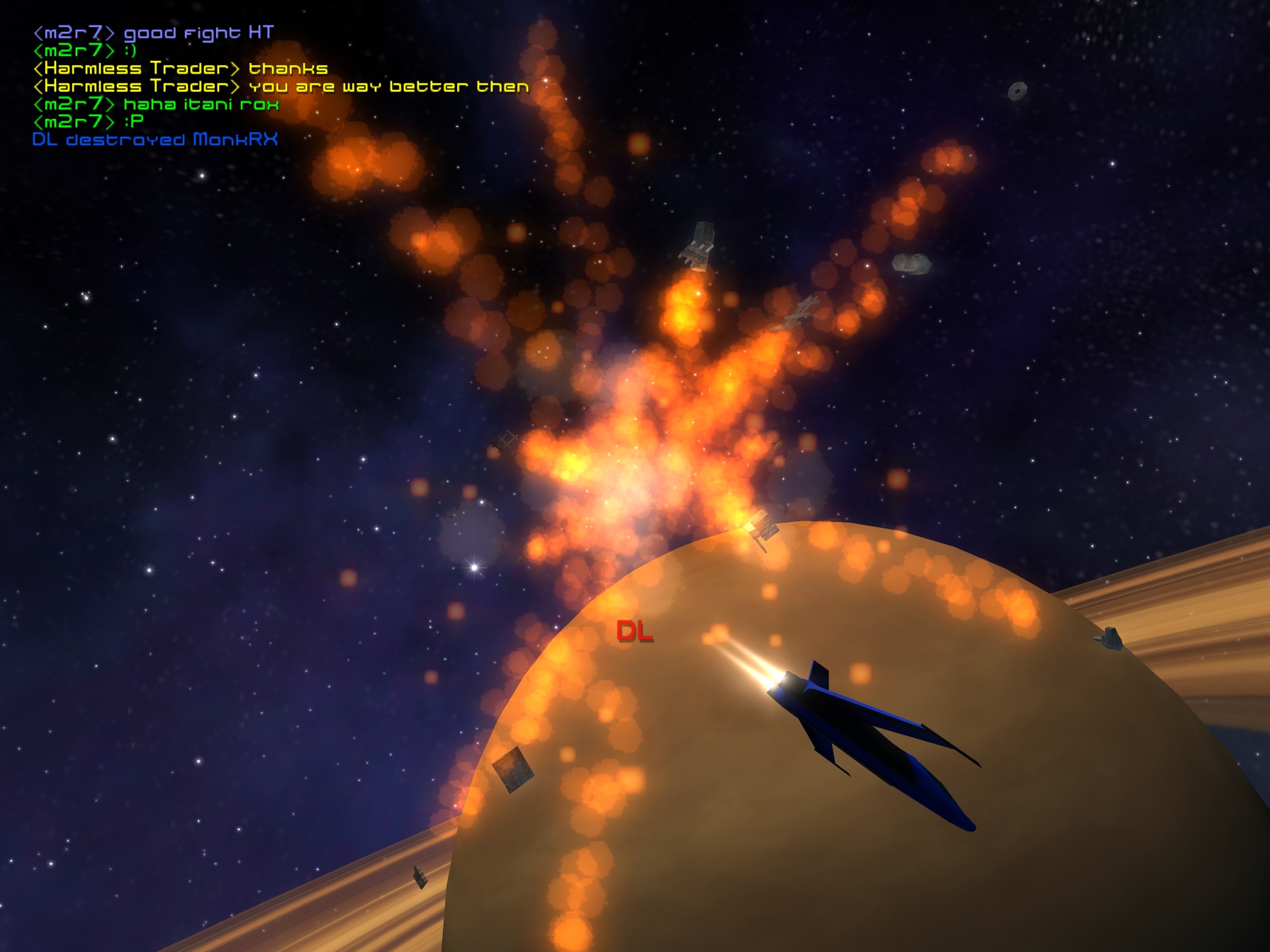Screen dimensions: 1270x952
Task: Click the 'DL destroyed MonkRX' kill message
Action: click(154, 140)
